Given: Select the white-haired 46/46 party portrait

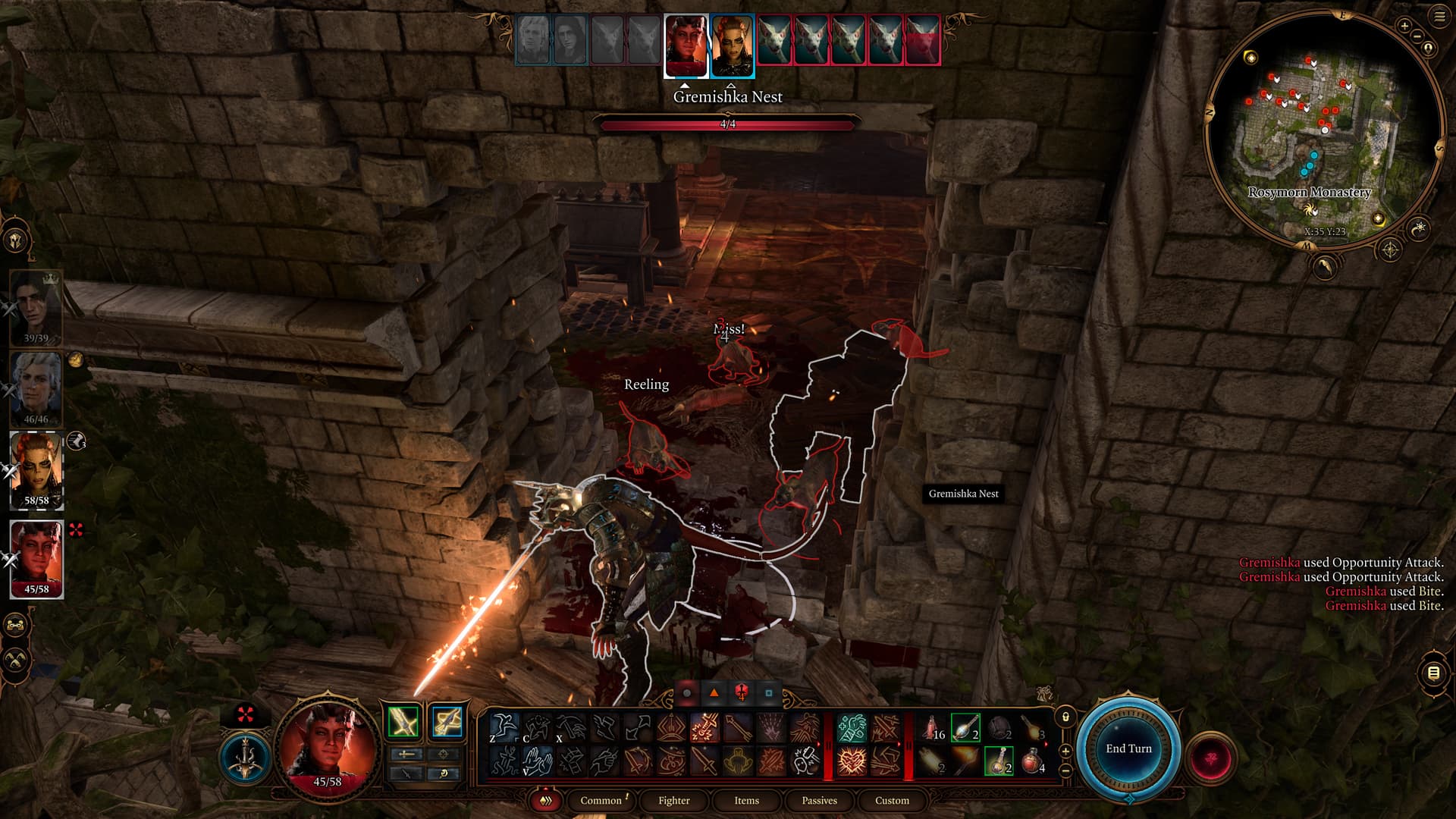Looking at the screenshot, I should tap(36, 388).
